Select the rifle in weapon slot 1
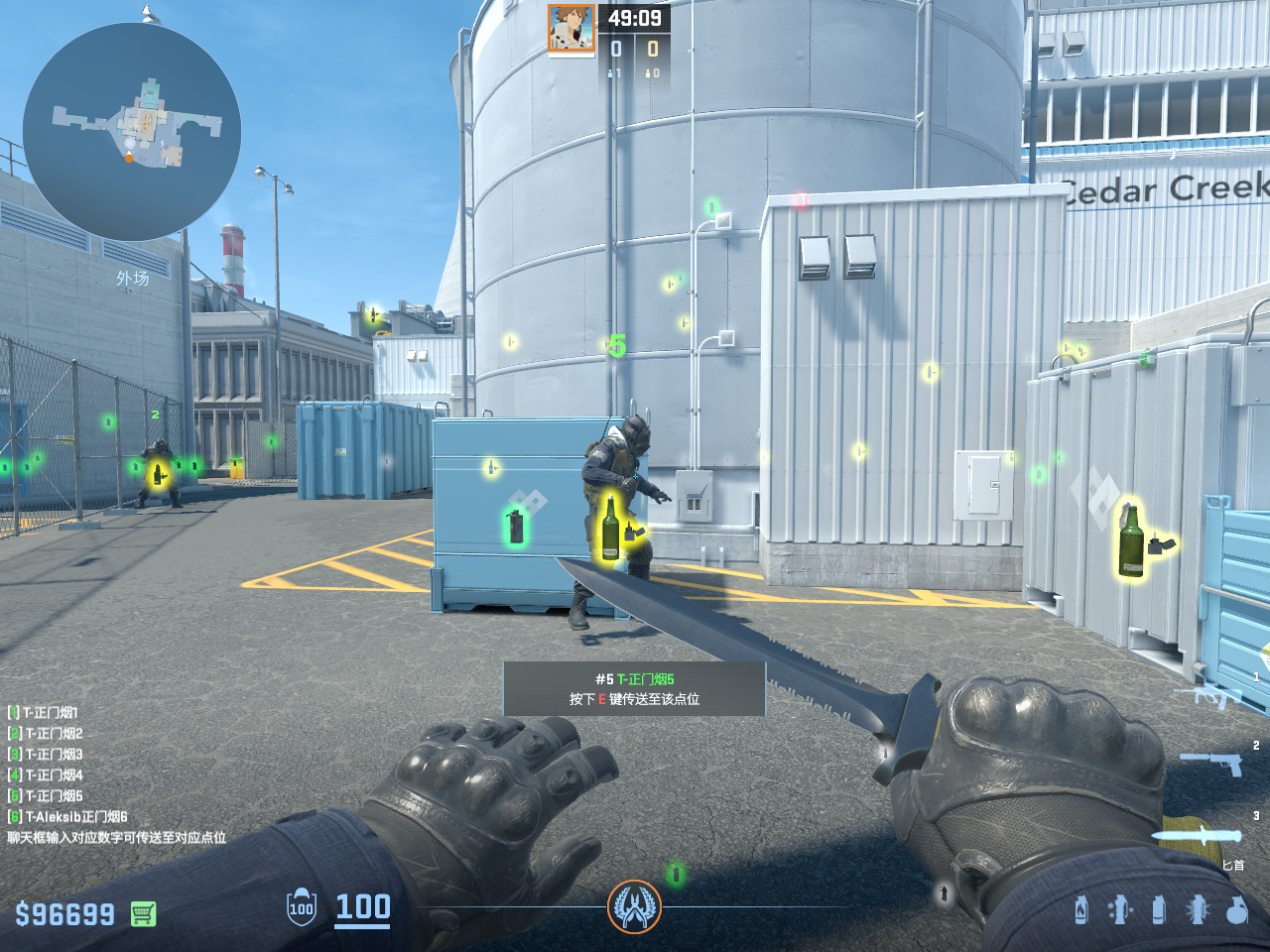 pos(1207,695)
